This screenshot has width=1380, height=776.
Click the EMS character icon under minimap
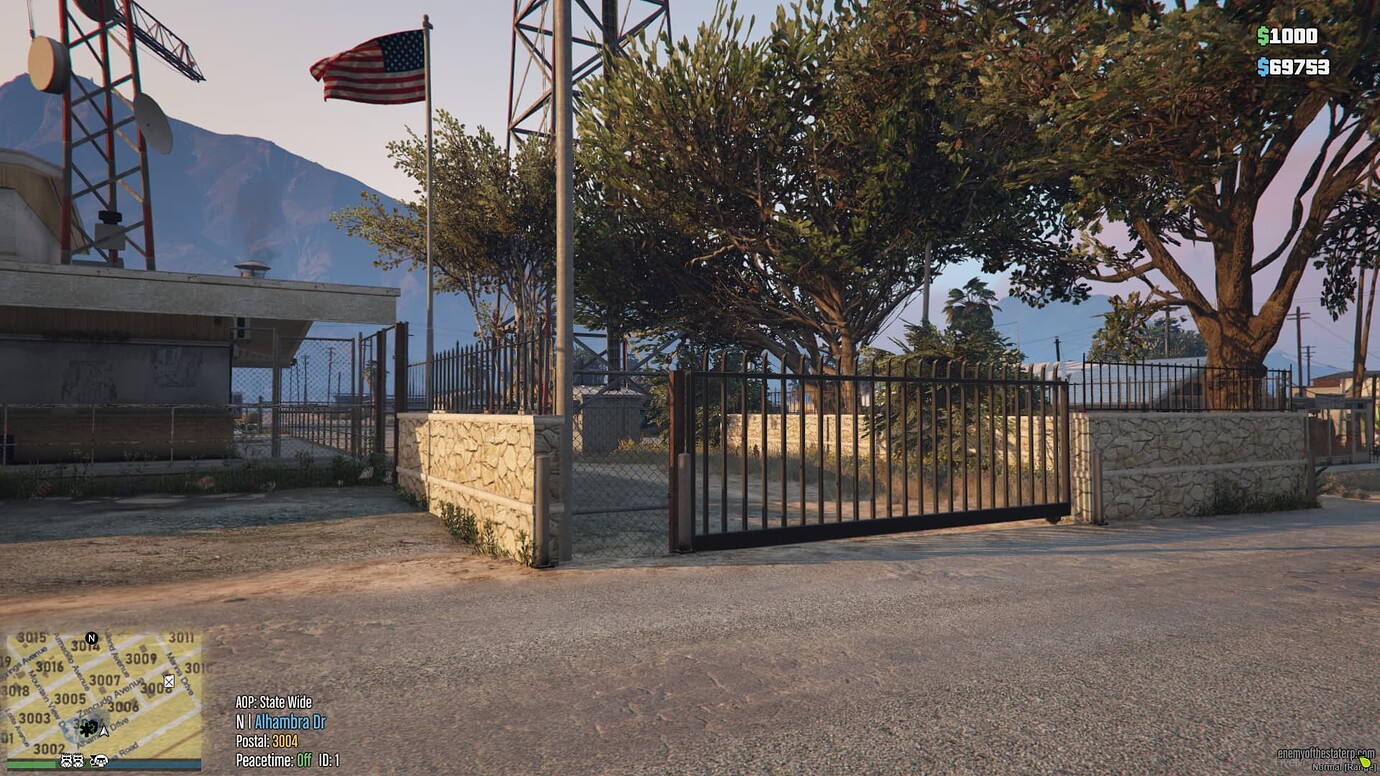(x=99, y=761)
